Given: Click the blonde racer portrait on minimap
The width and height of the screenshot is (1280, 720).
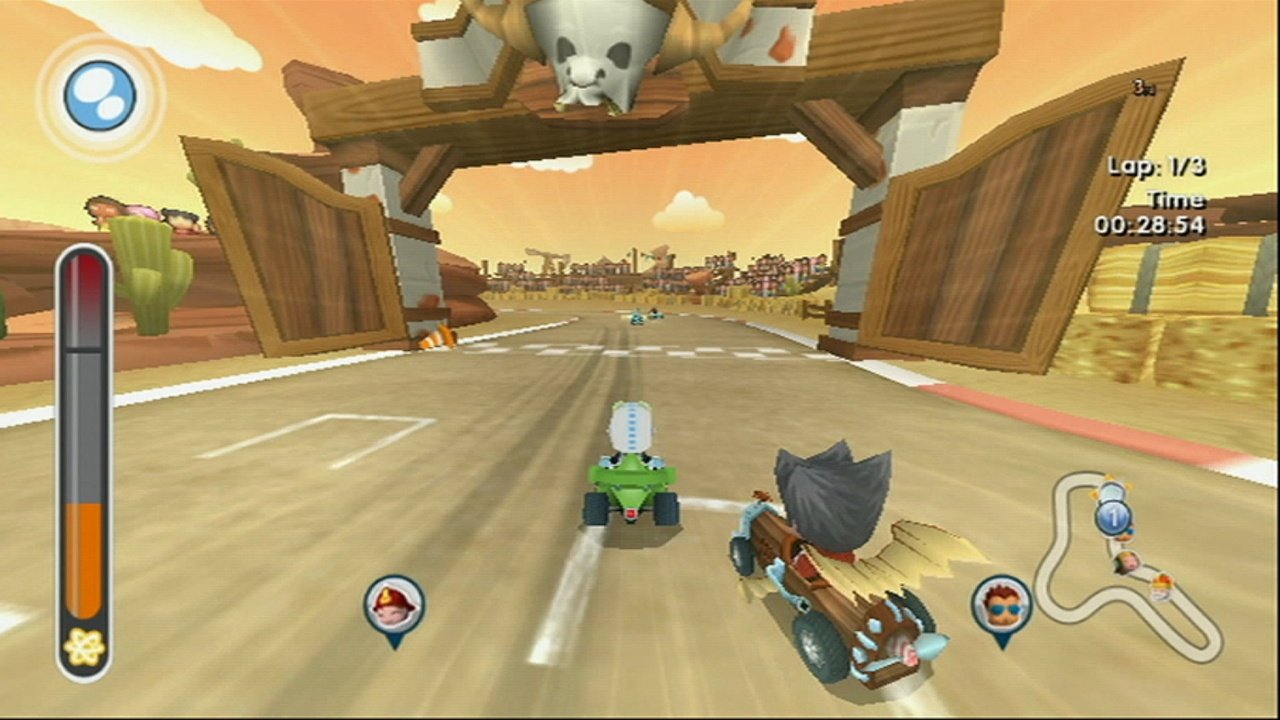Looking at the screenshot, I should pos(1126,561).
